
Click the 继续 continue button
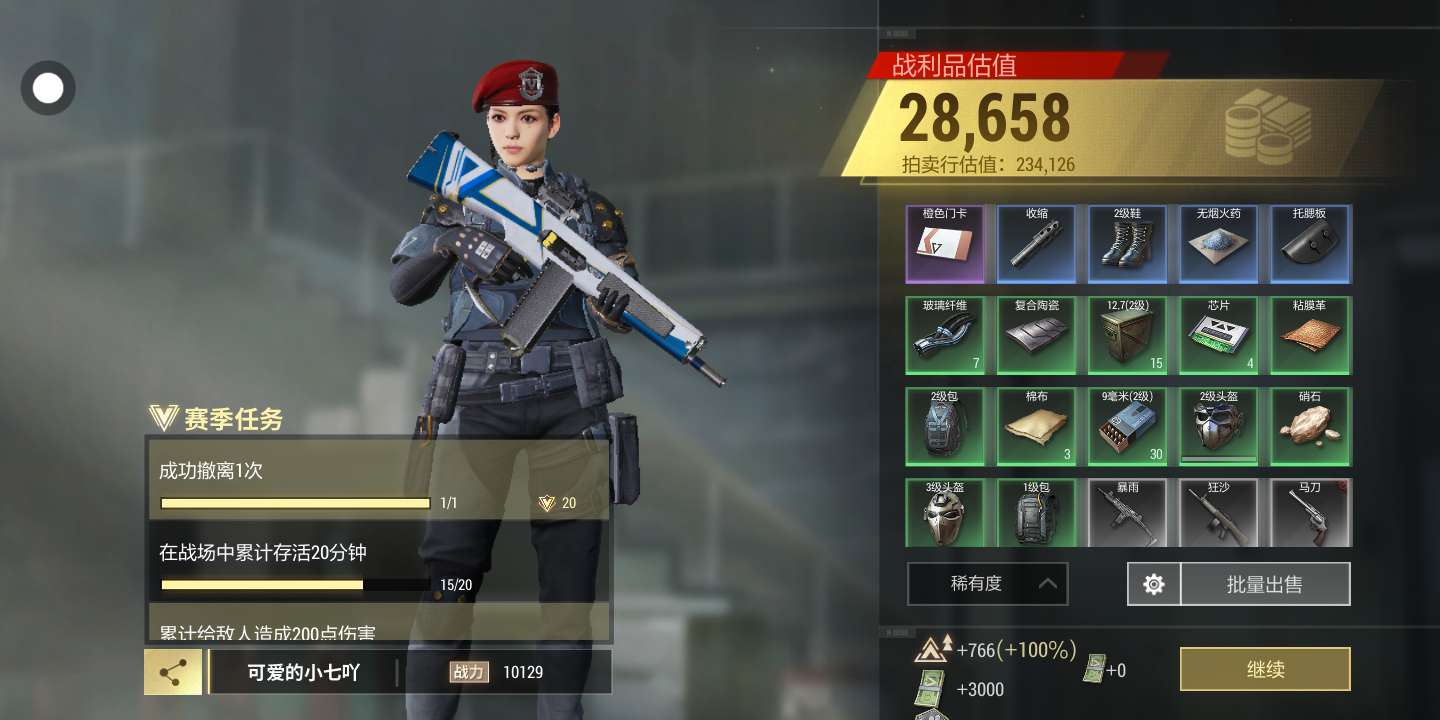[1265, 669]
